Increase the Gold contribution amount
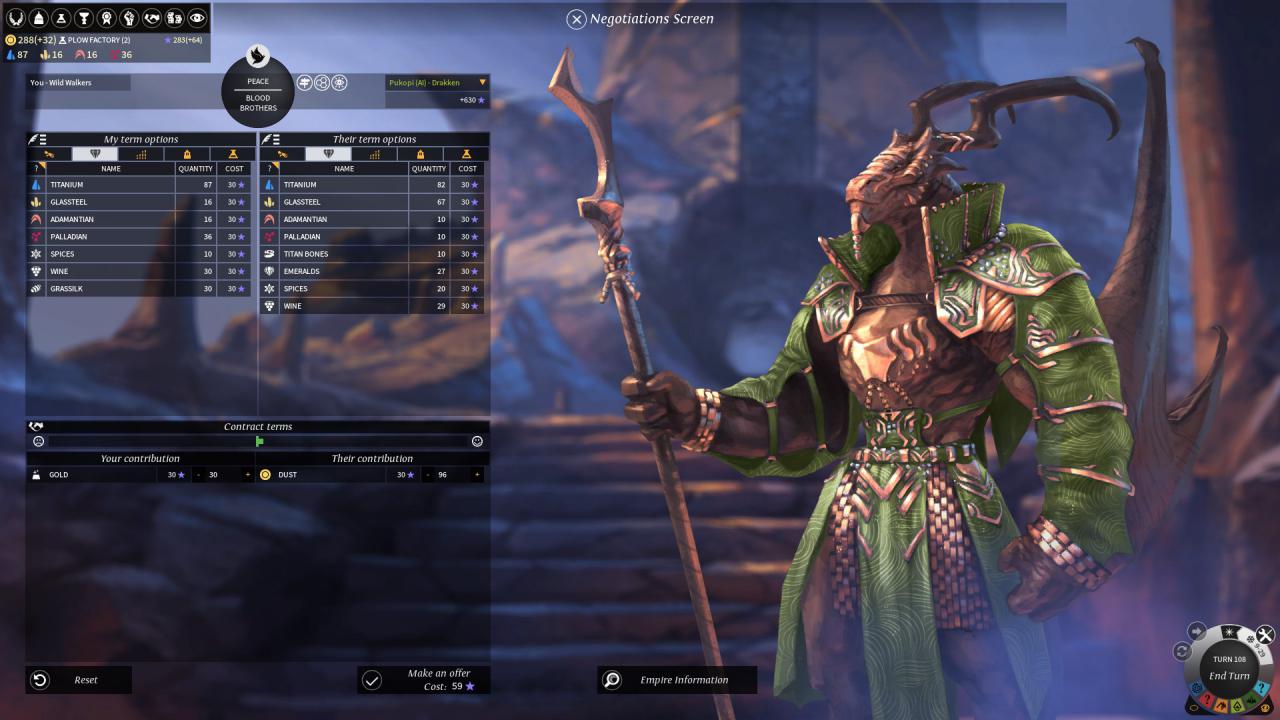The image size is (1280, 720). [x=248, y=475]
